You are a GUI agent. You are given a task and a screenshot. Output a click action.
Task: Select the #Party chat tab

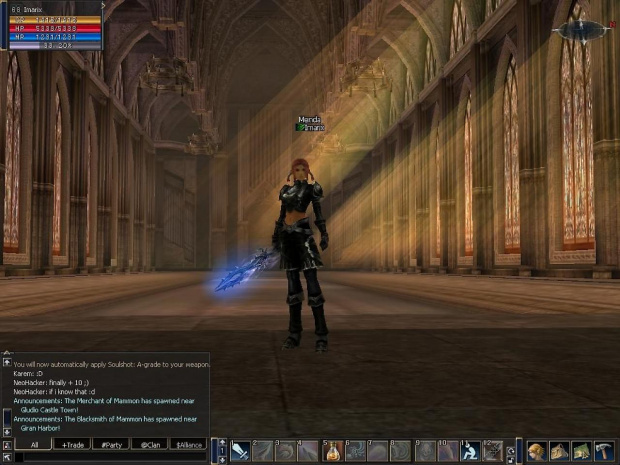pyautogui.click(x=111, y=444)
